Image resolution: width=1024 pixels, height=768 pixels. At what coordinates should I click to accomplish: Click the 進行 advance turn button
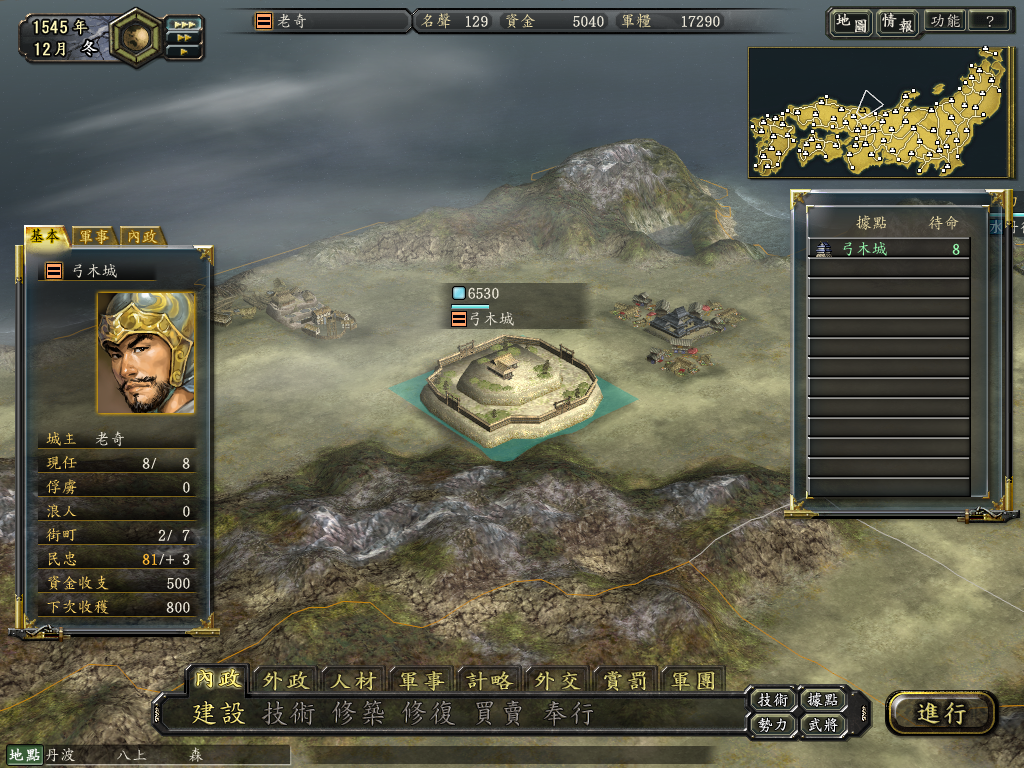tap(941, 713)
